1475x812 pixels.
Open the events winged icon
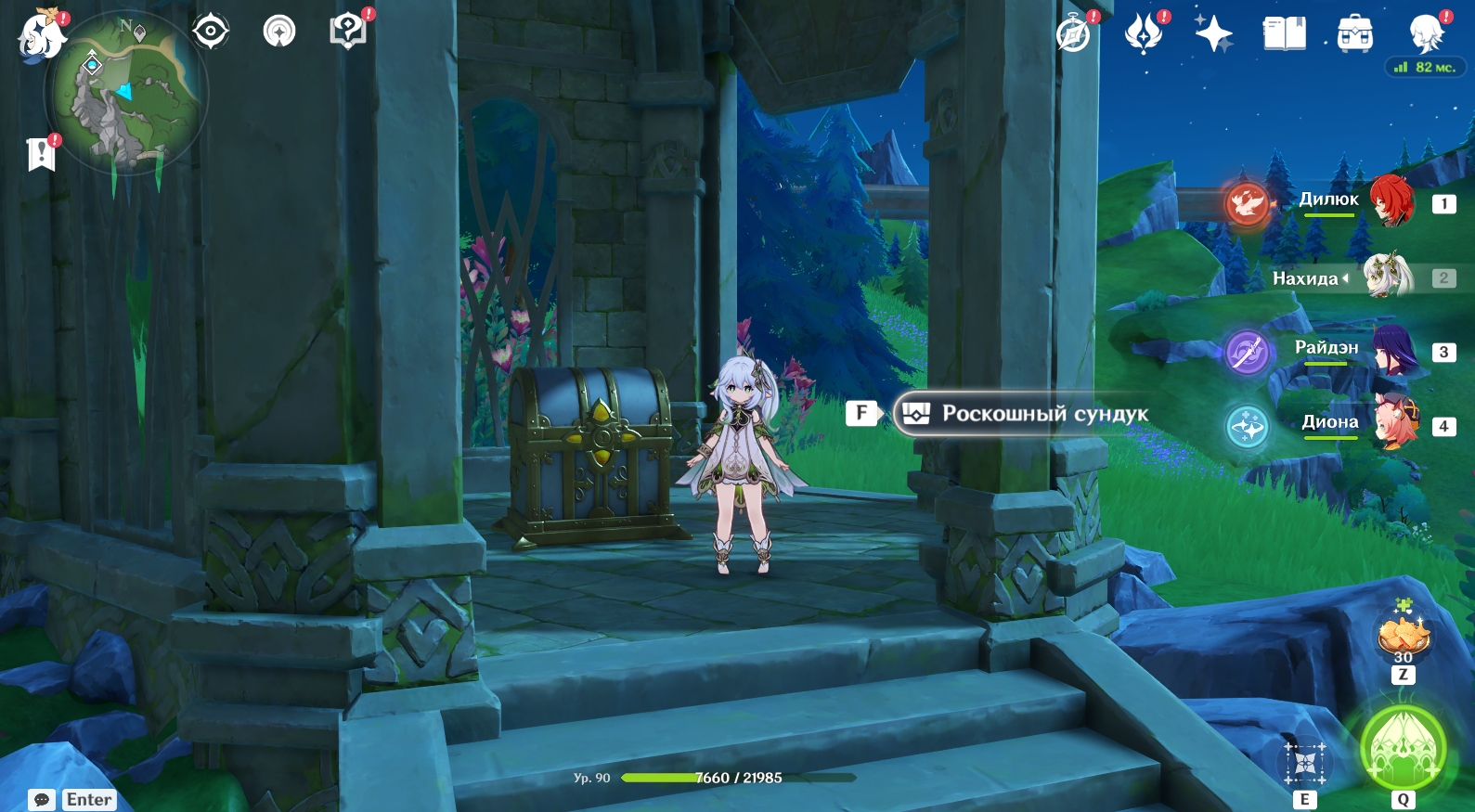(x=1144, y=34)
